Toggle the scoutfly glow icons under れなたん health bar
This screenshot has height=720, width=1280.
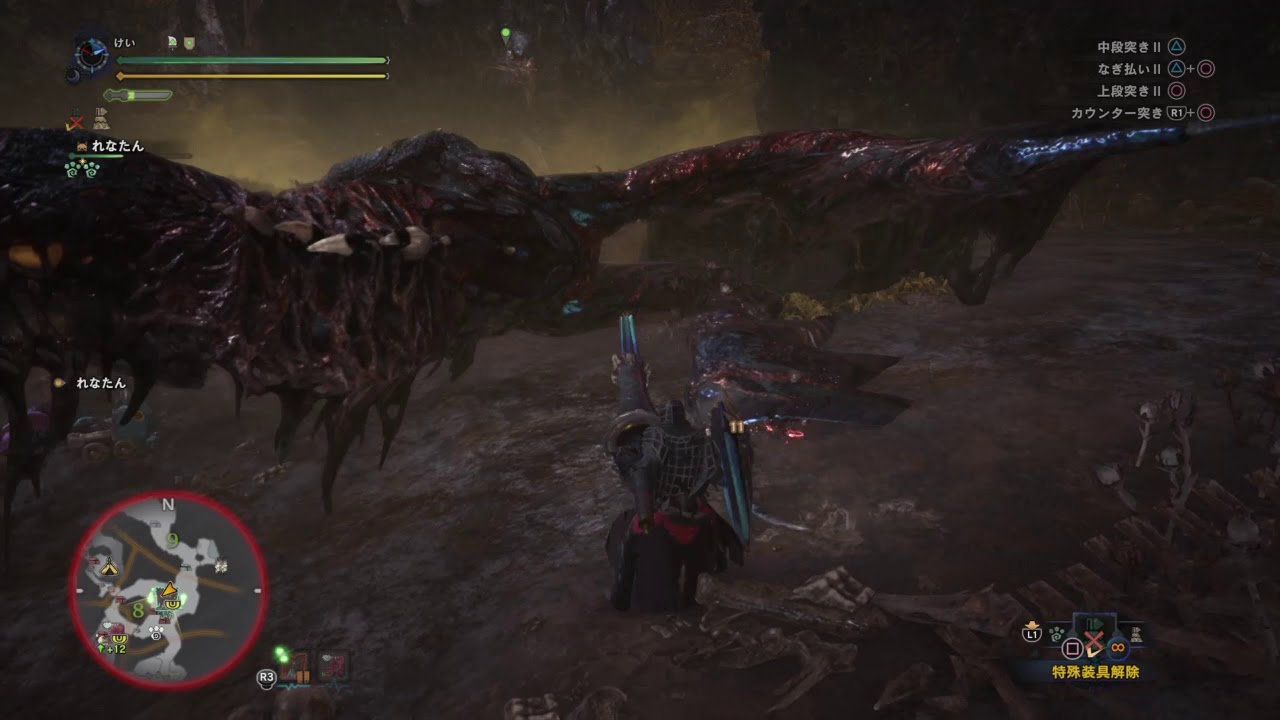81,172
